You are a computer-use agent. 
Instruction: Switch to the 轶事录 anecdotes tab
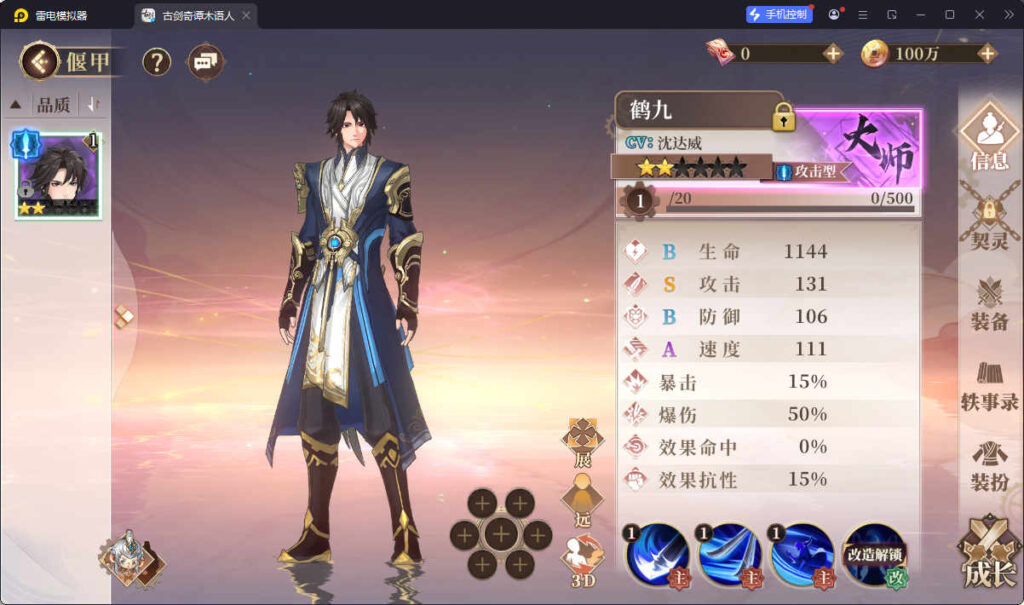989,385
